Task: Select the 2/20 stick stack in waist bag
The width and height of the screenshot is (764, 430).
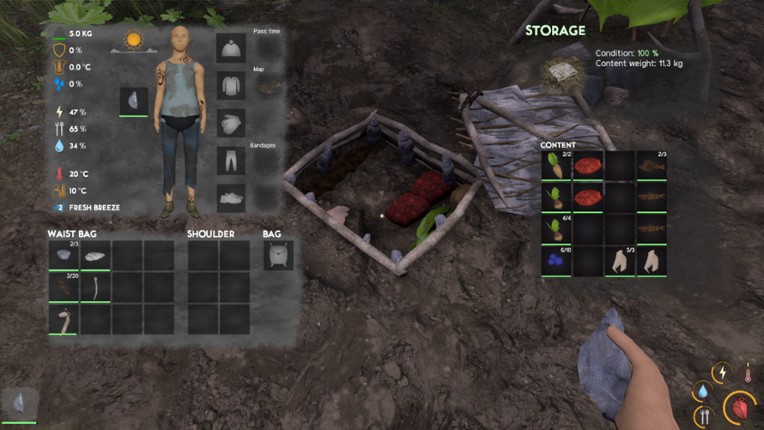Action: [x=63, y=287]
